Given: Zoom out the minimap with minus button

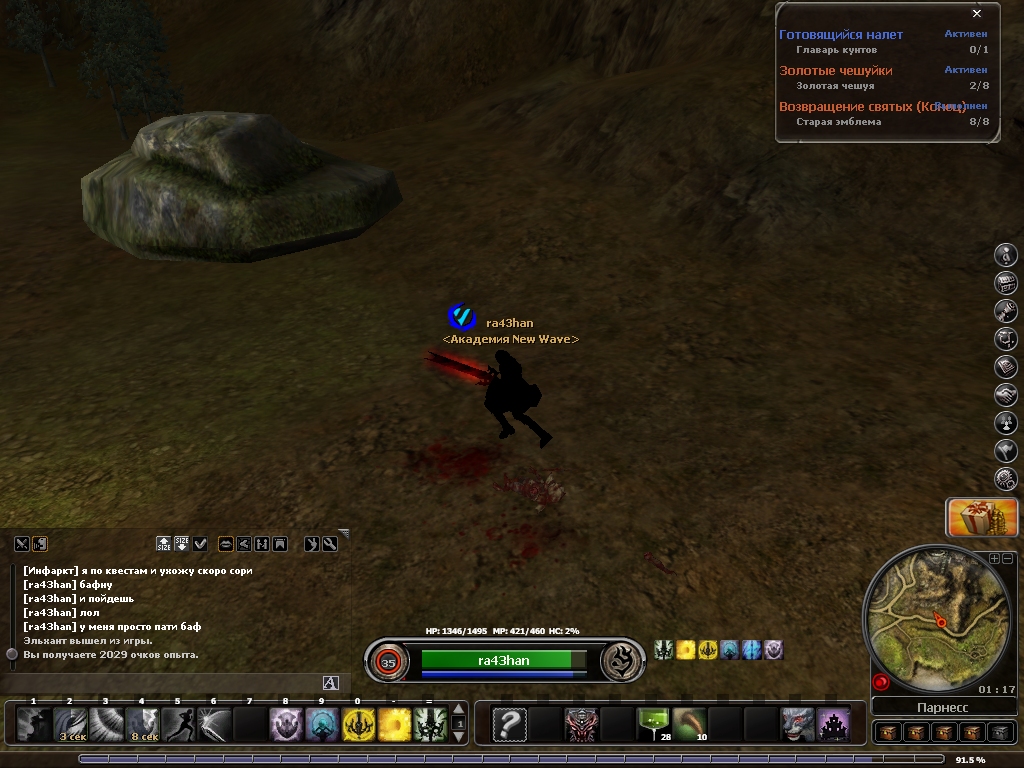Looking at the screenshot, I should 1007,558.
